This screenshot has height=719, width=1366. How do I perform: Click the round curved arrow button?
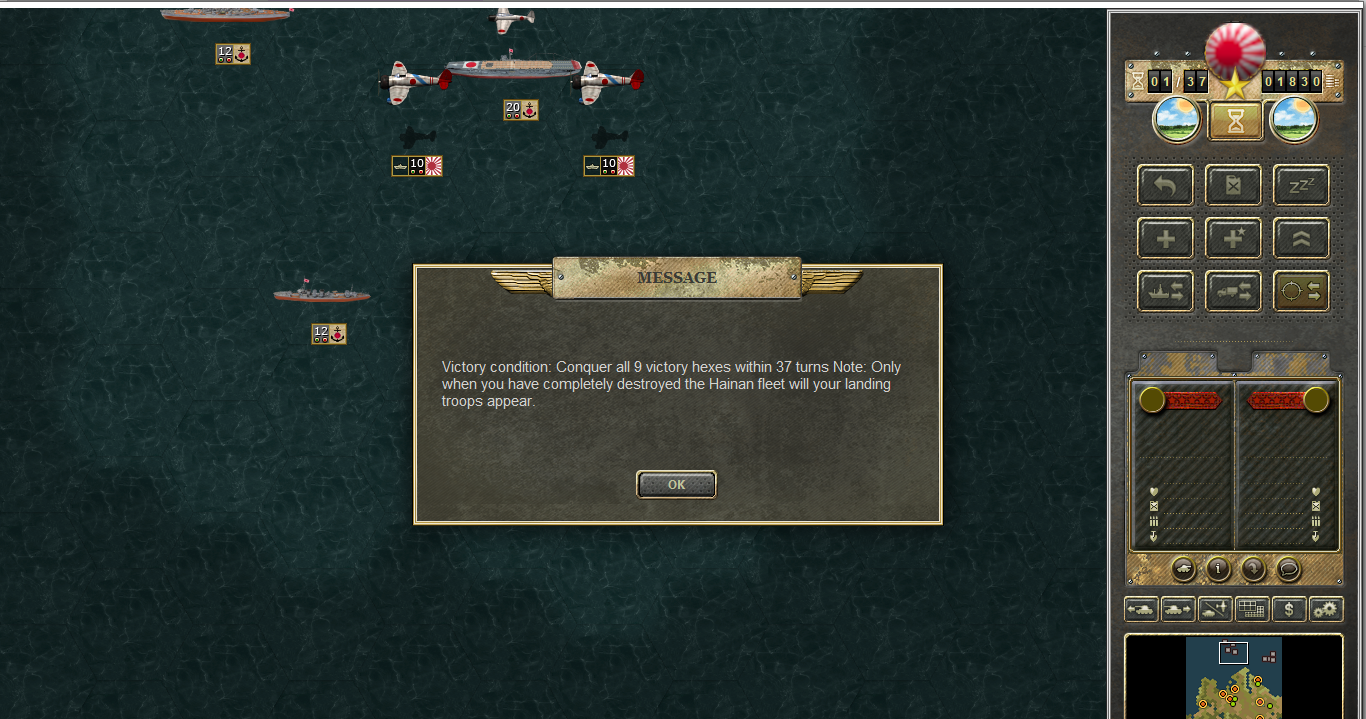pyautogui.click(x=1253, y=569)
